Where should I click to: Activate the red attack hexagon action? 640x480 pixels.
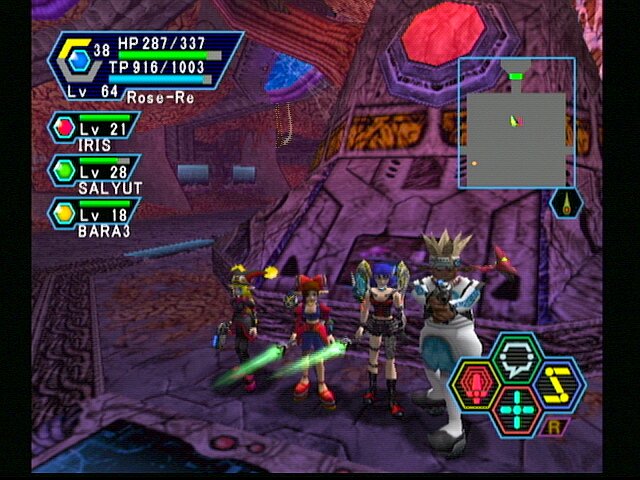(x=474, y=385)
